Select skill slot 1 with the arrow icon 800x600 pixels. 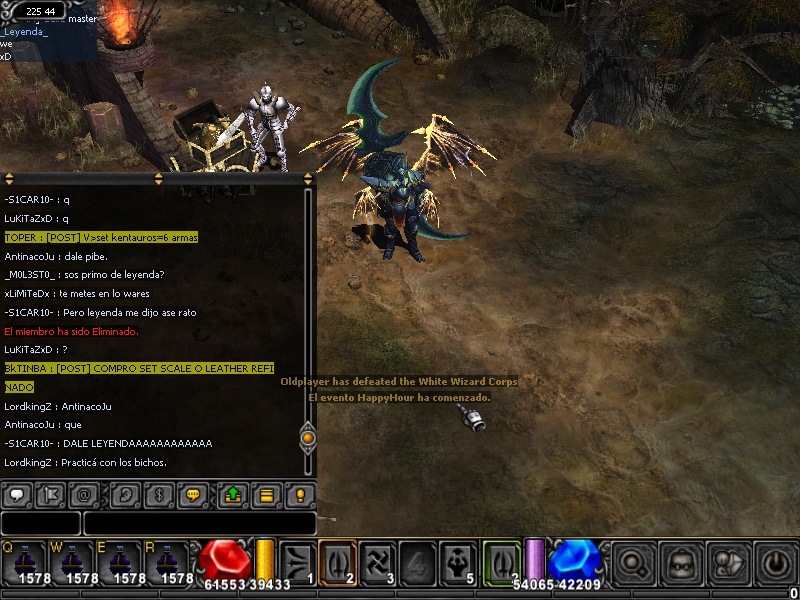[x=297, y=560]
